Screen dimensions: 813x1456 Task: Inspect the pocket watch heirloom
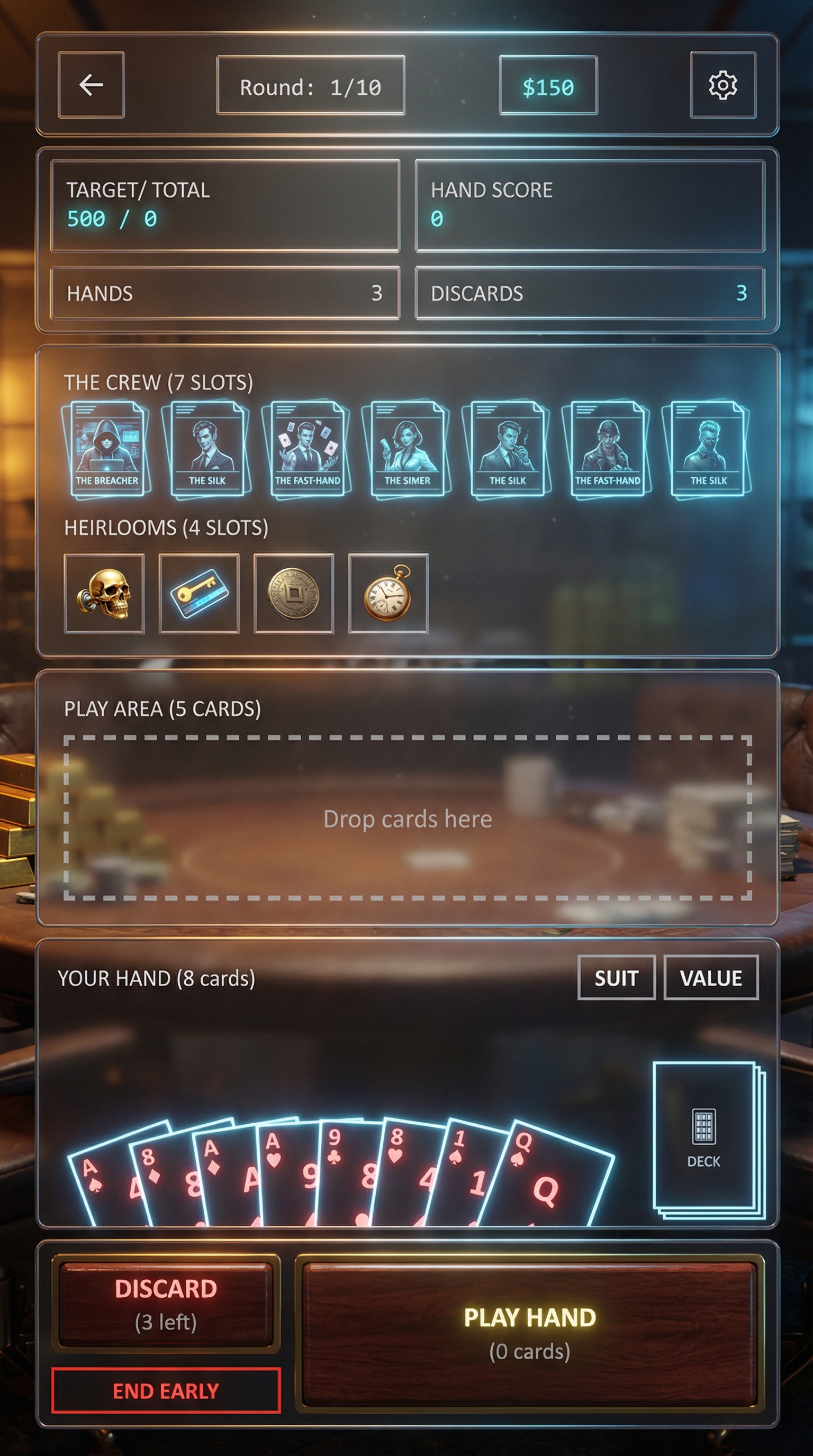point(389,594)
